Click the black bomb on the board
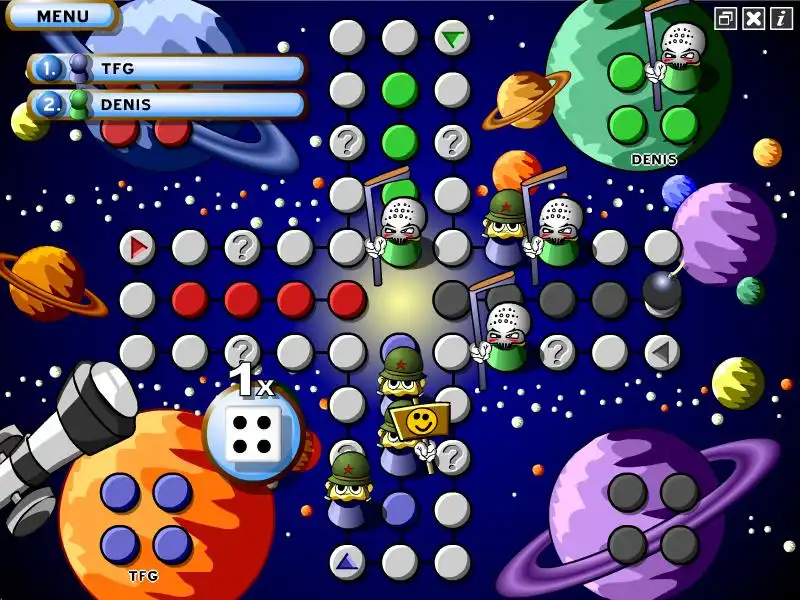Screen dimensions: 800x600 pos(661,291)
